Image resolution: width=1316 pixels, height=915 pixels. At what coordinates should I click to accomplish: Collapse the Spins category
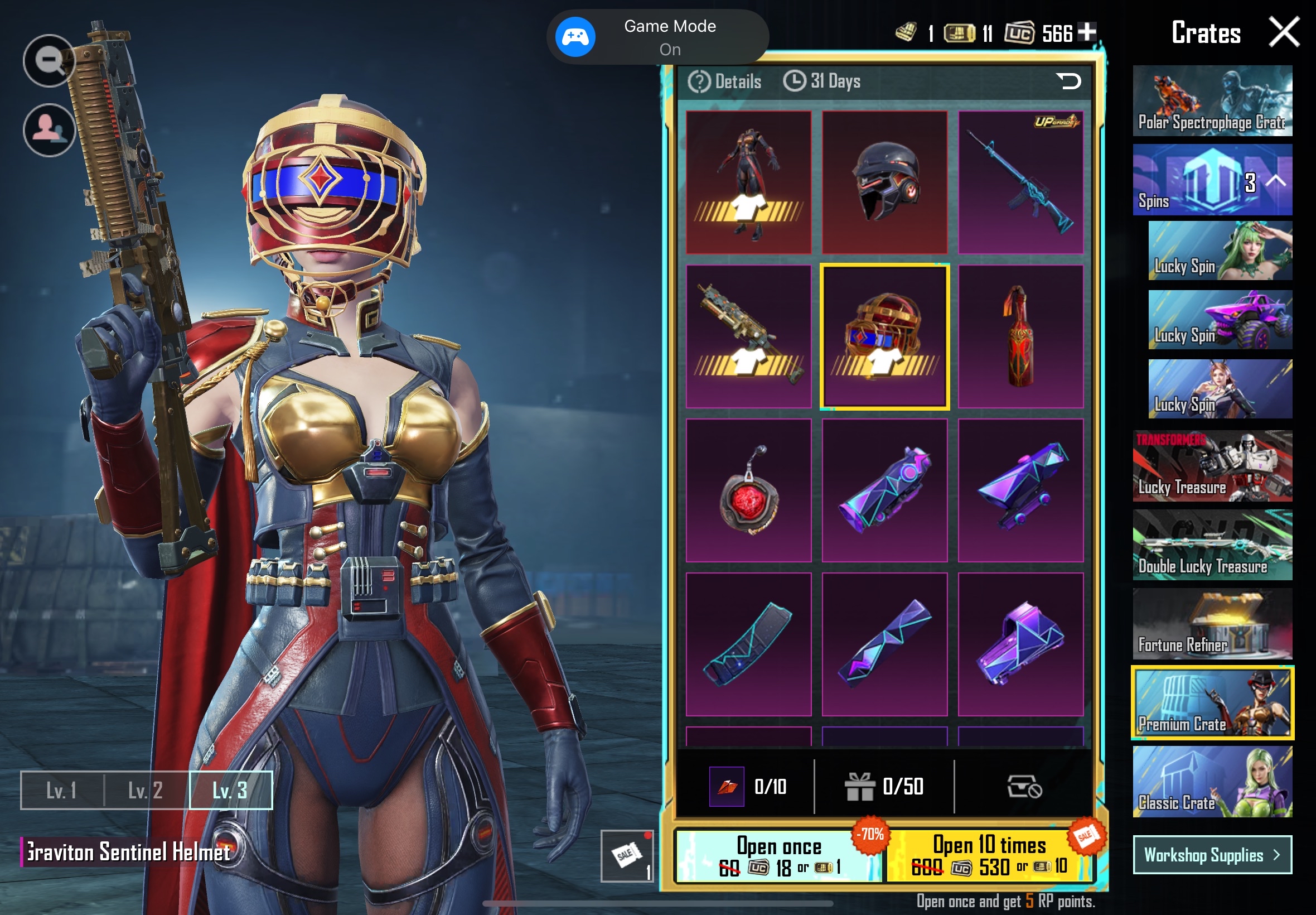pos(1276,181)
